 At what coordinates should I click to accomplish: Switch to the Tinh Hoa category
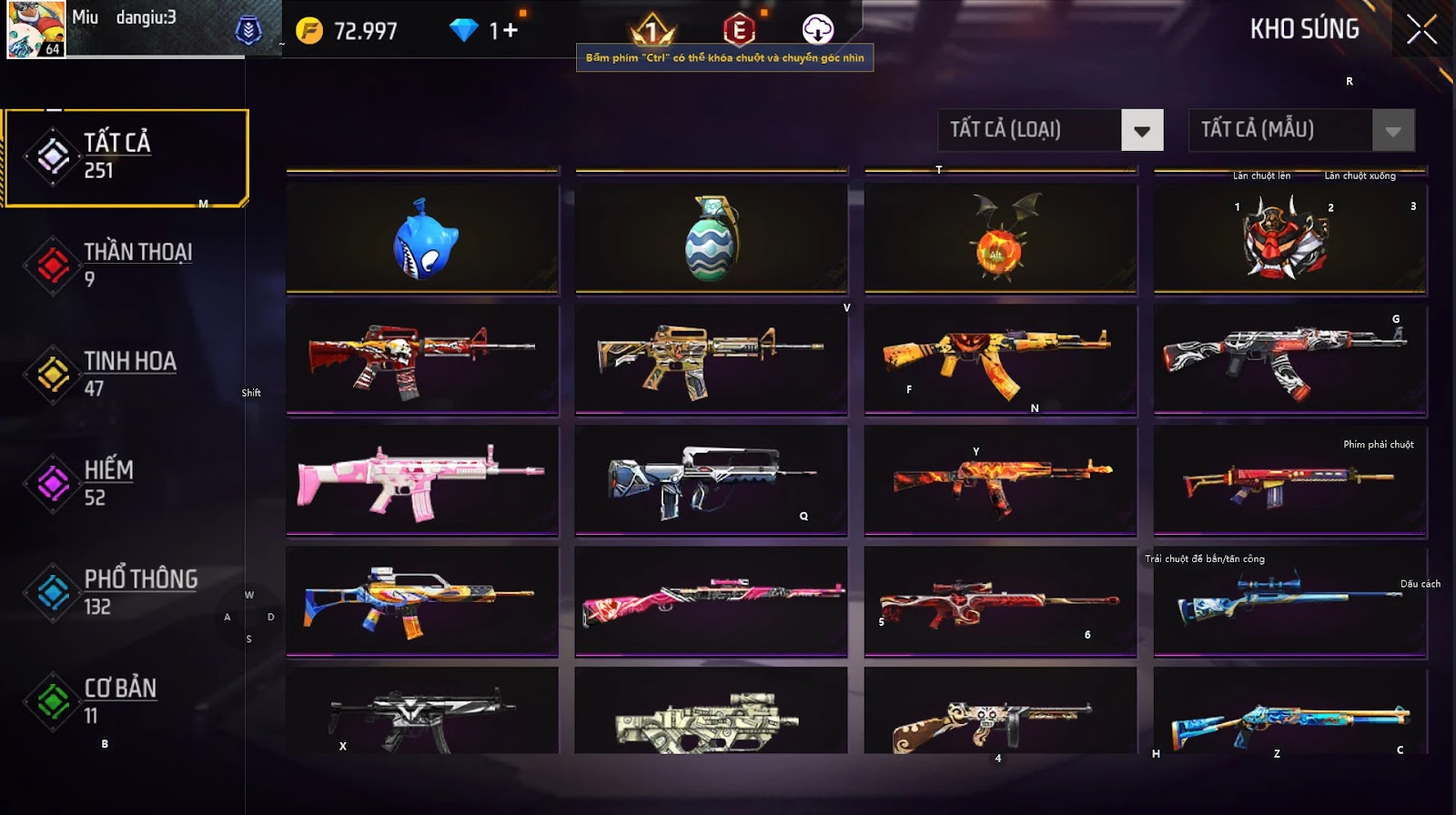tap(126, 374)
